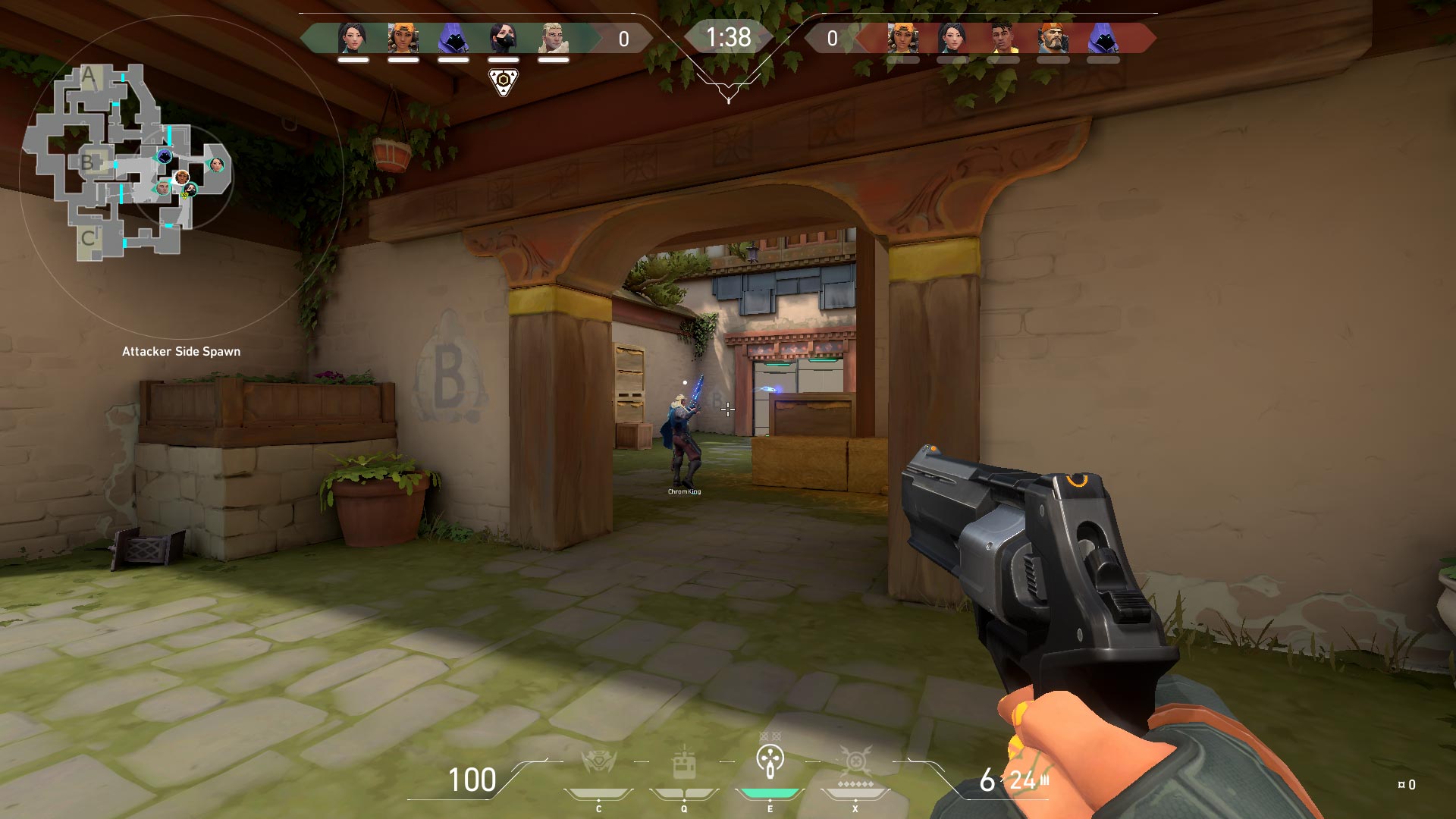Trigger the Showstopper ultimate icon

point(855,761)
